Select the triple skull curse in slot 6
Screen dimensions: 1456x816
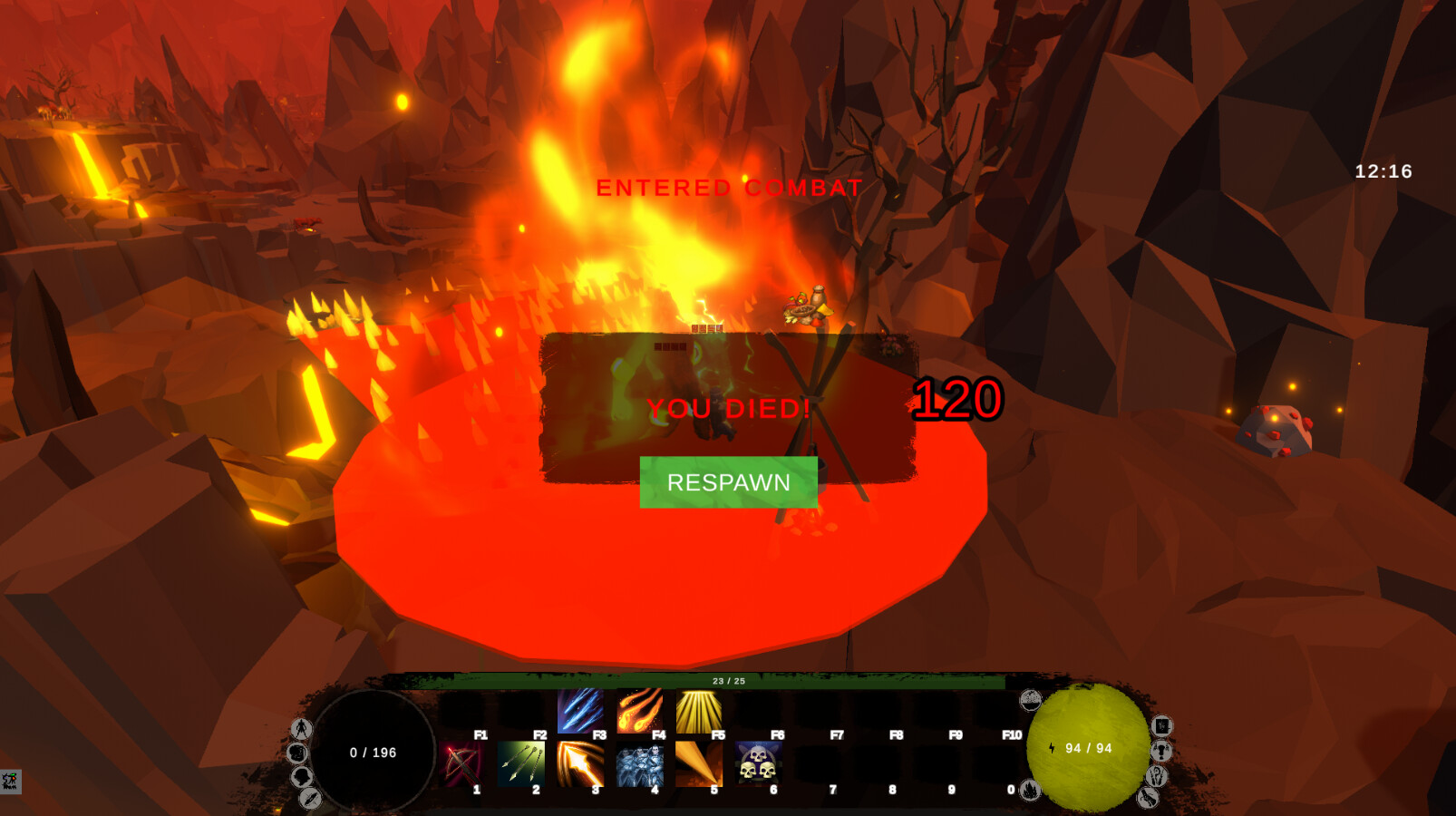coord(760,763)
